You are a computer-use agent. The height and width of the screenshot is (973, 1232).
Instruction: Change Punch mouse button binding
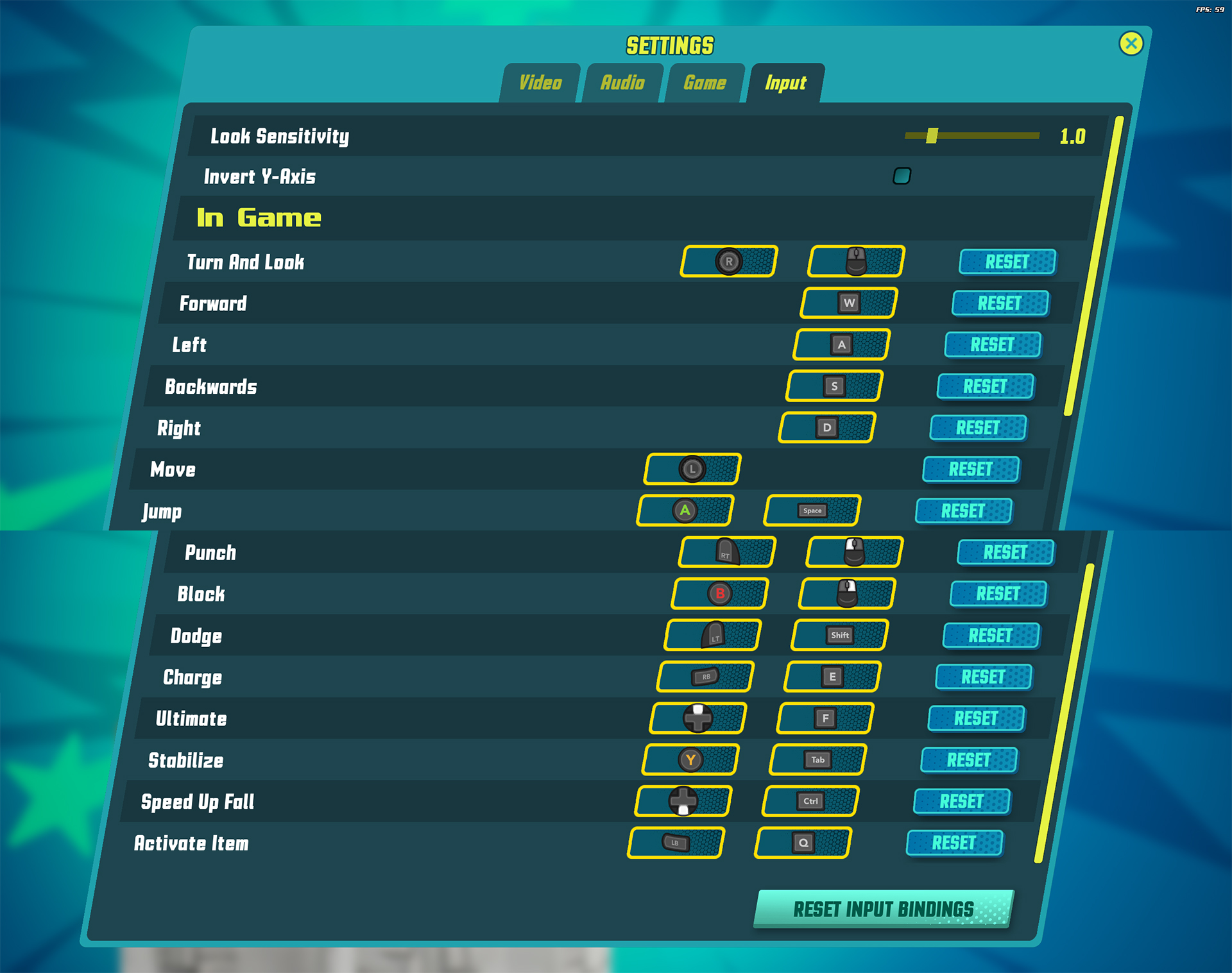pyautogui.click(x=854, y=552)
